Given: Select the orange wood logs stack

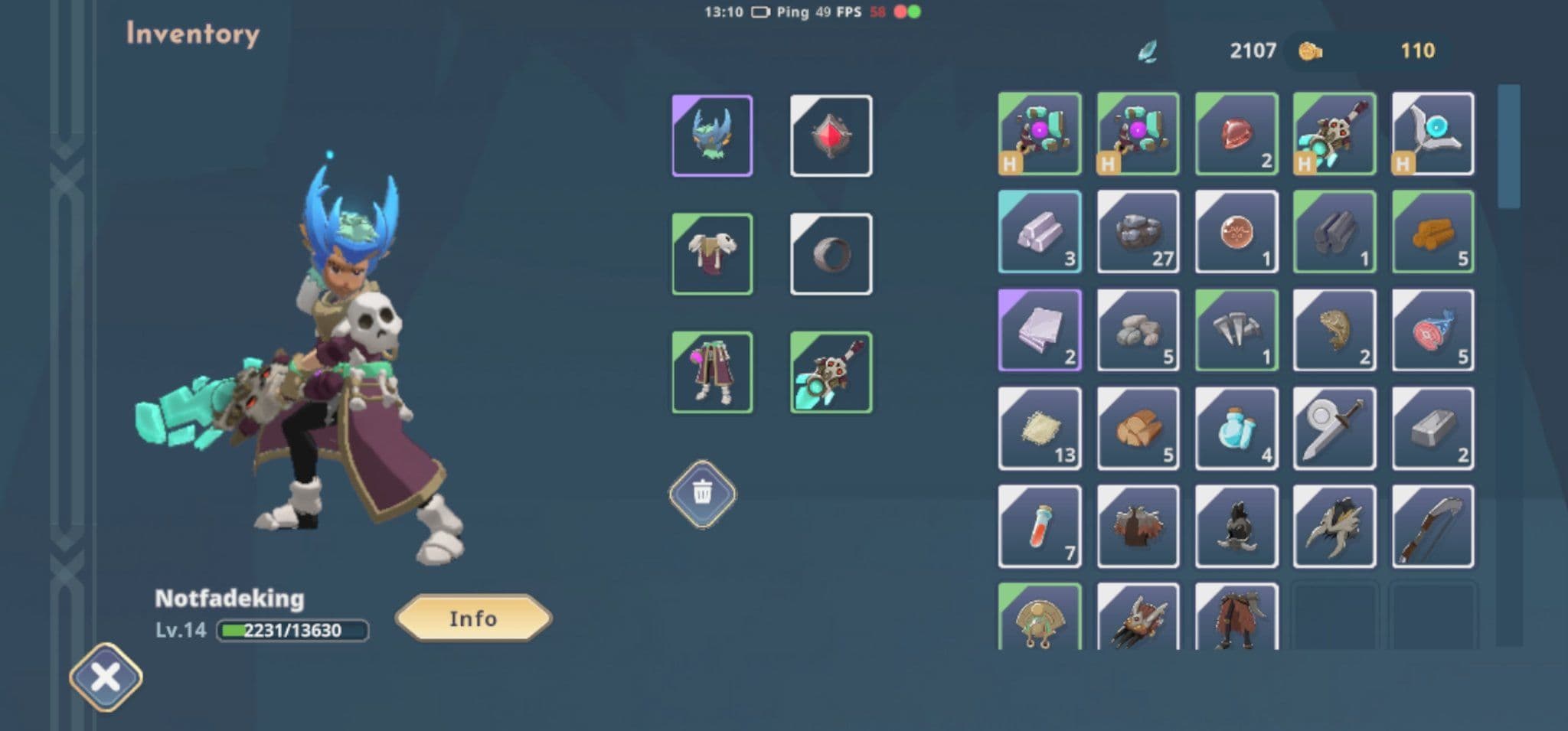Looking at the screenshot, I should point(1432,231).
